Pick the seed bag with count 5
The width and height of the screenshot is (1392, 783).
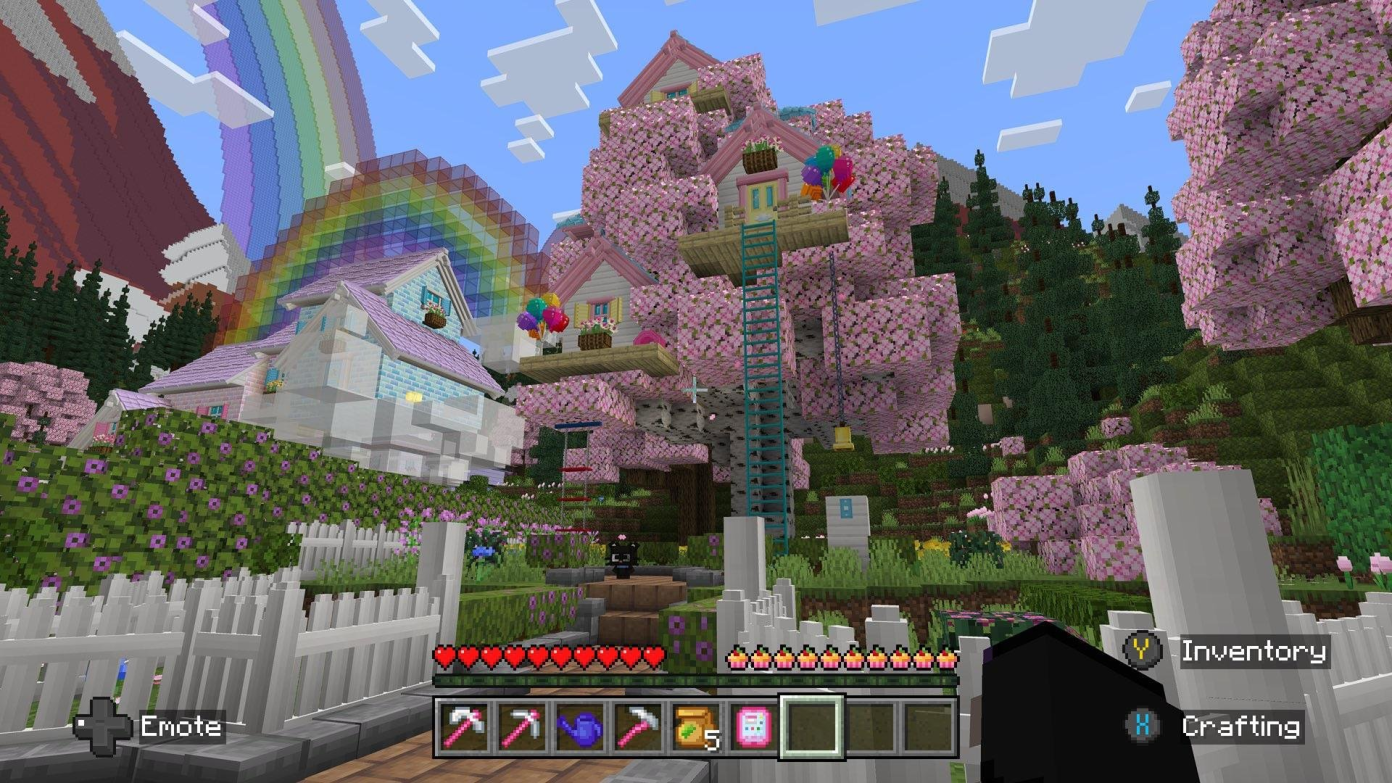[x=695, y=727]
